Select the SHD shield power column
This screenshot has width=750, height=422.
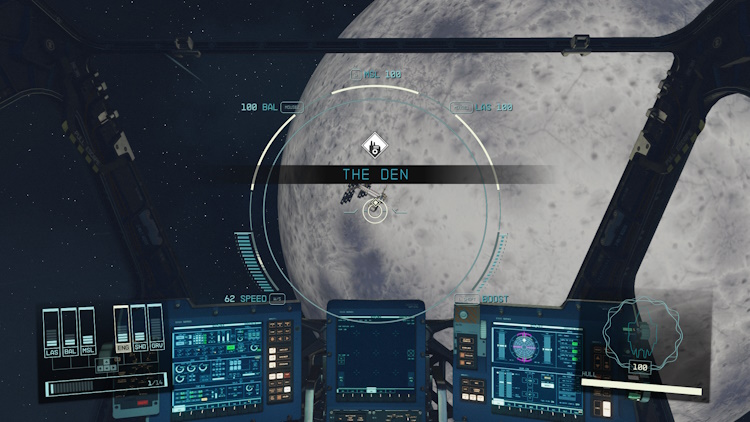point(139,328)
